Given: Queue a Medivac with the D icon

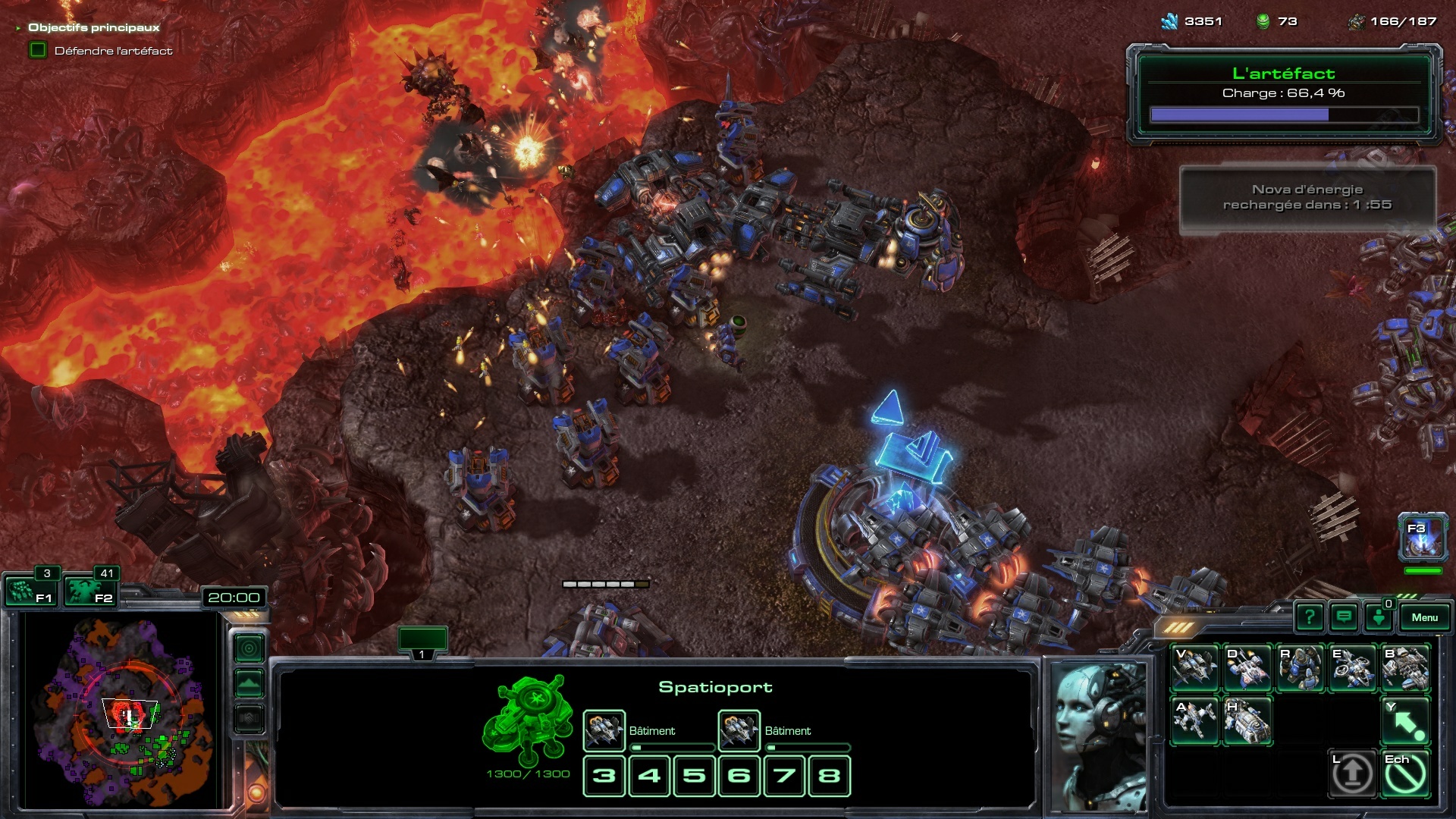Looking at the screenshot, I should pos(1247,668).
